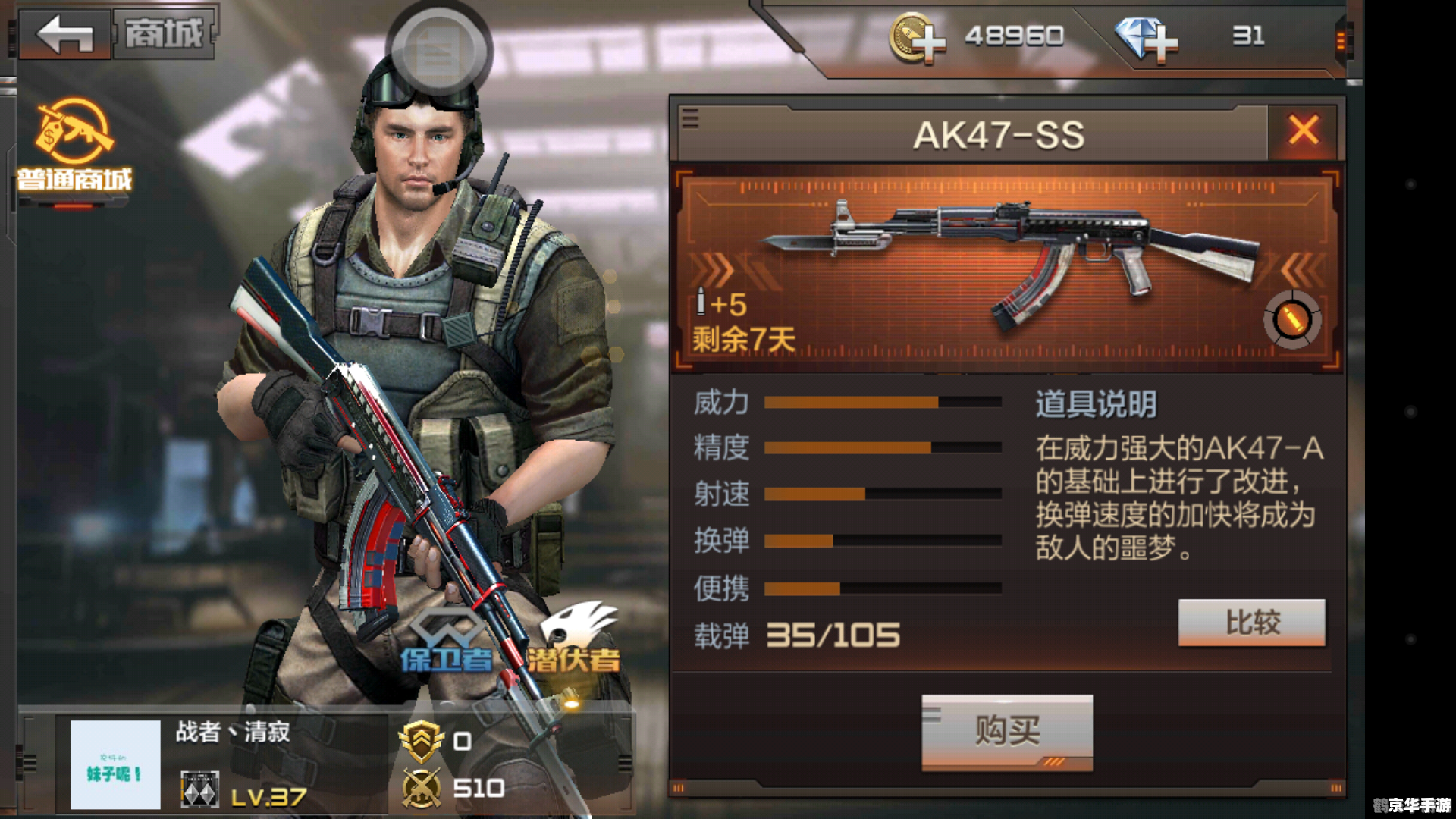Open the panel menu lines icon beside AK47-SS title
Viewport: 1456px width, 819px height.
coord(690,119)
